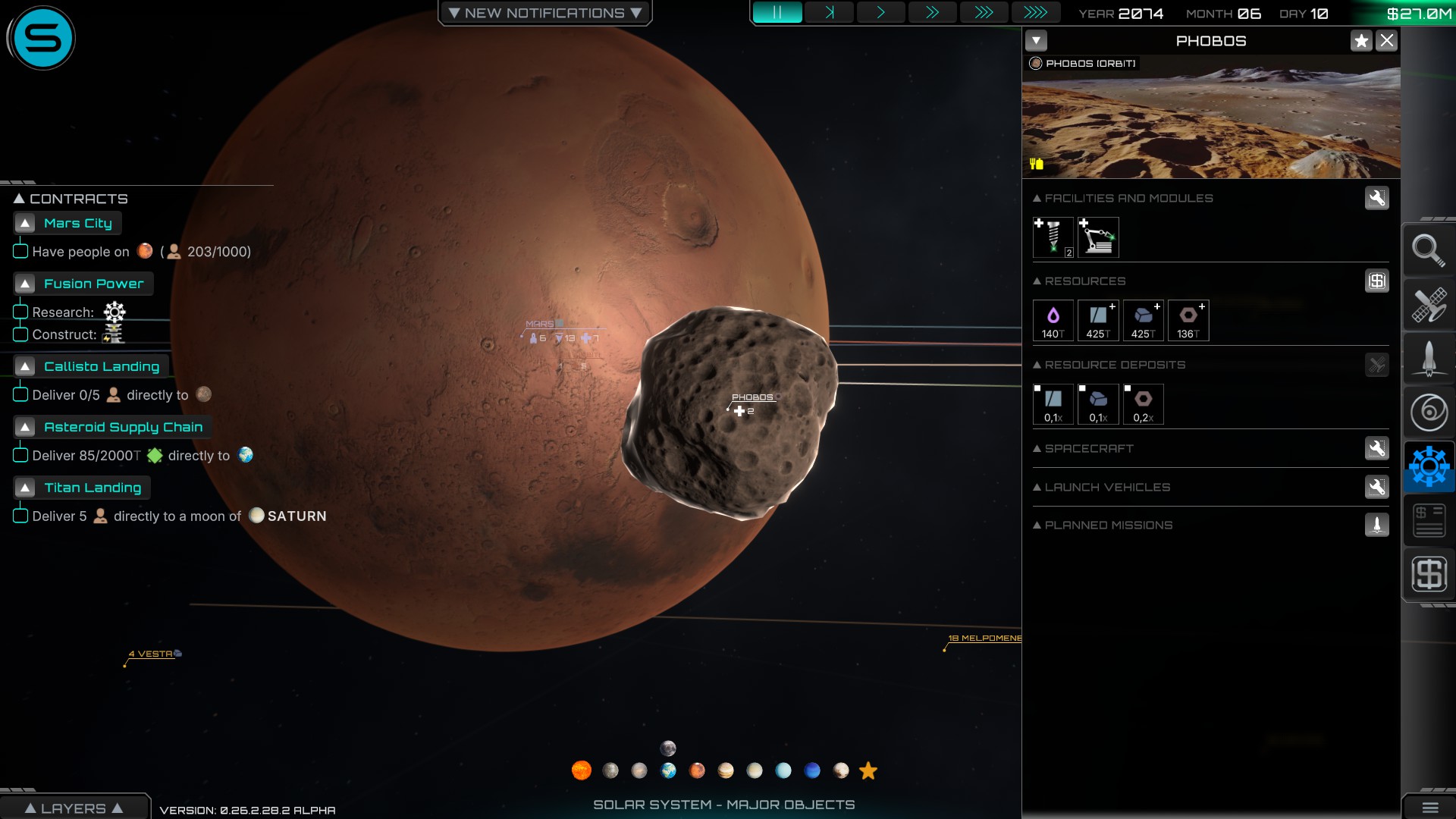Open Facilities and Modules build wrench
The image size is (1456, 819).
click(x=1376, y=198)
